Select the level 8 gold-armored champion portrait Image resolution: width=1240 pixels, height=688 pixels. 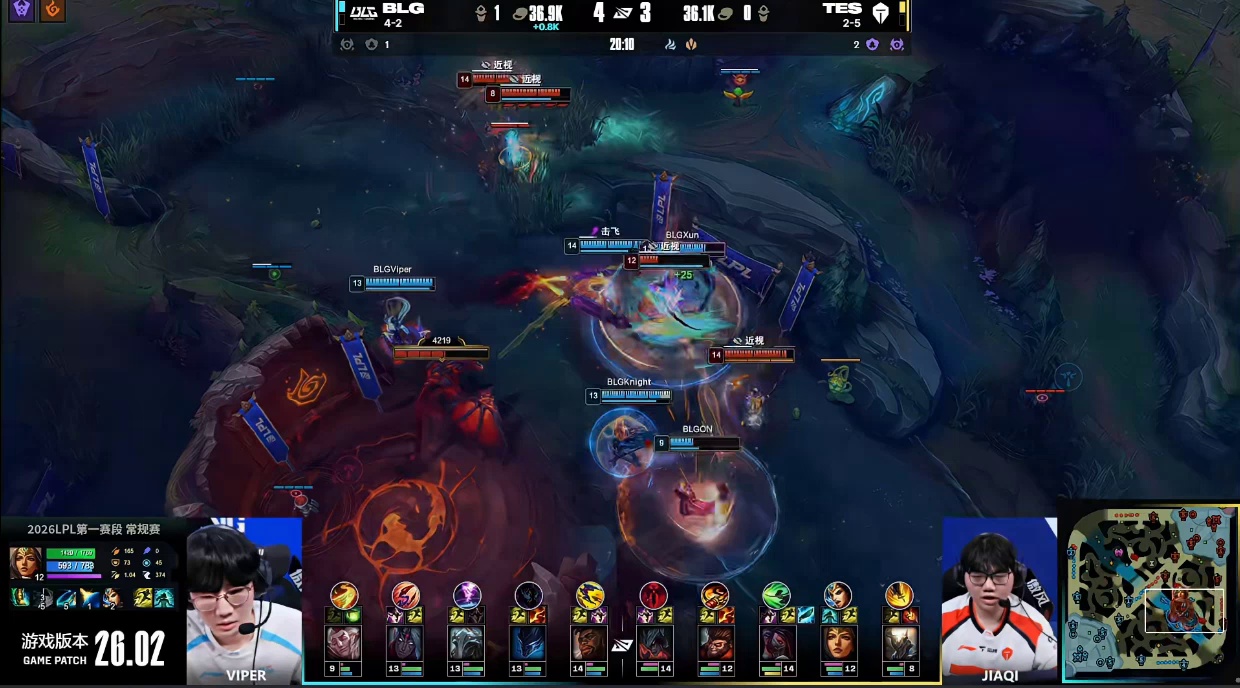click(x=900, y=642)
